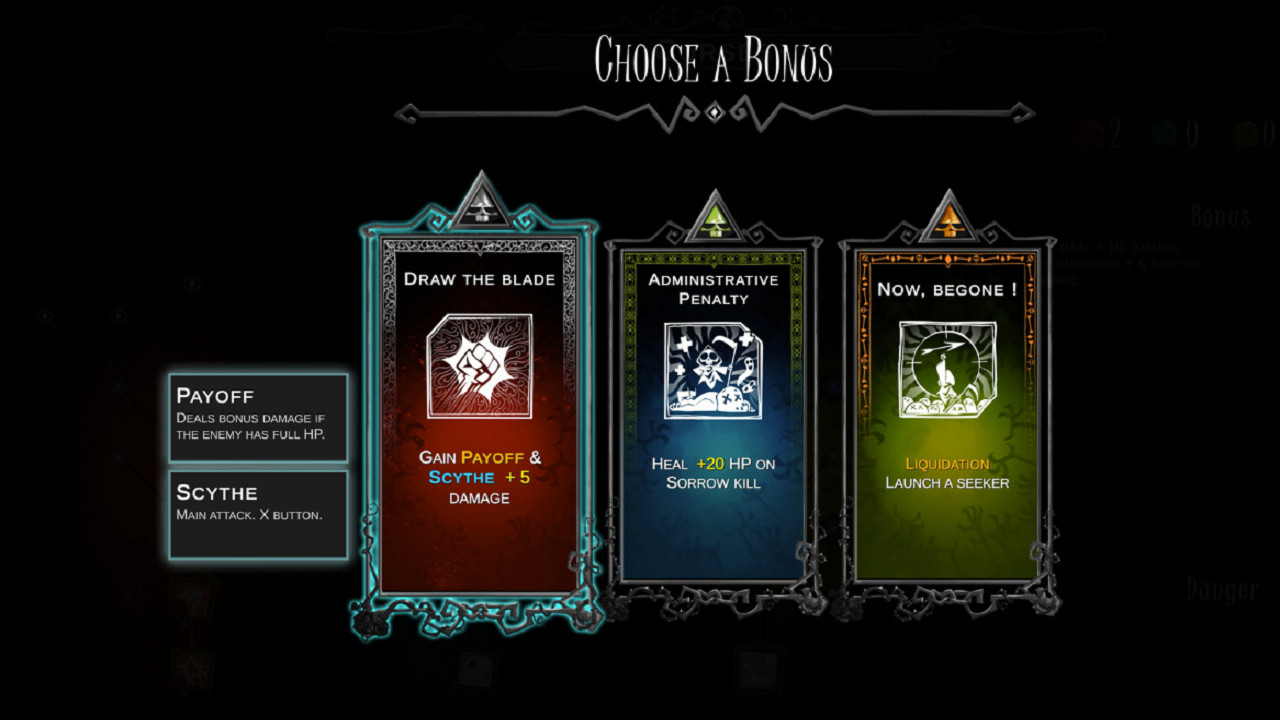Select the map node icon in bottom-left area
1280x720 pixels.
click(193, 598)
